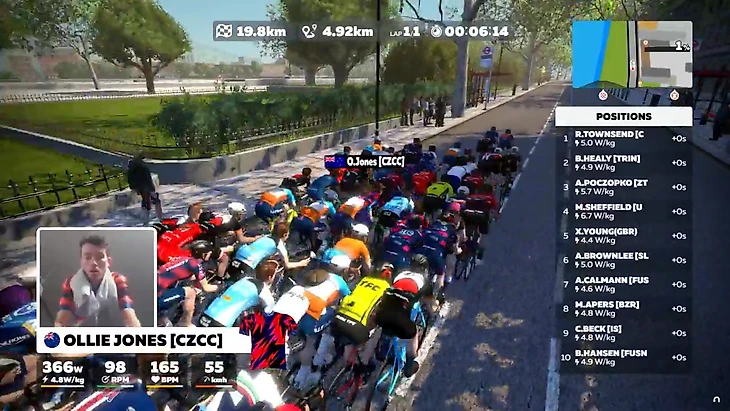
Task: Click C.Beck's positions entry
Action: point(623,333)
